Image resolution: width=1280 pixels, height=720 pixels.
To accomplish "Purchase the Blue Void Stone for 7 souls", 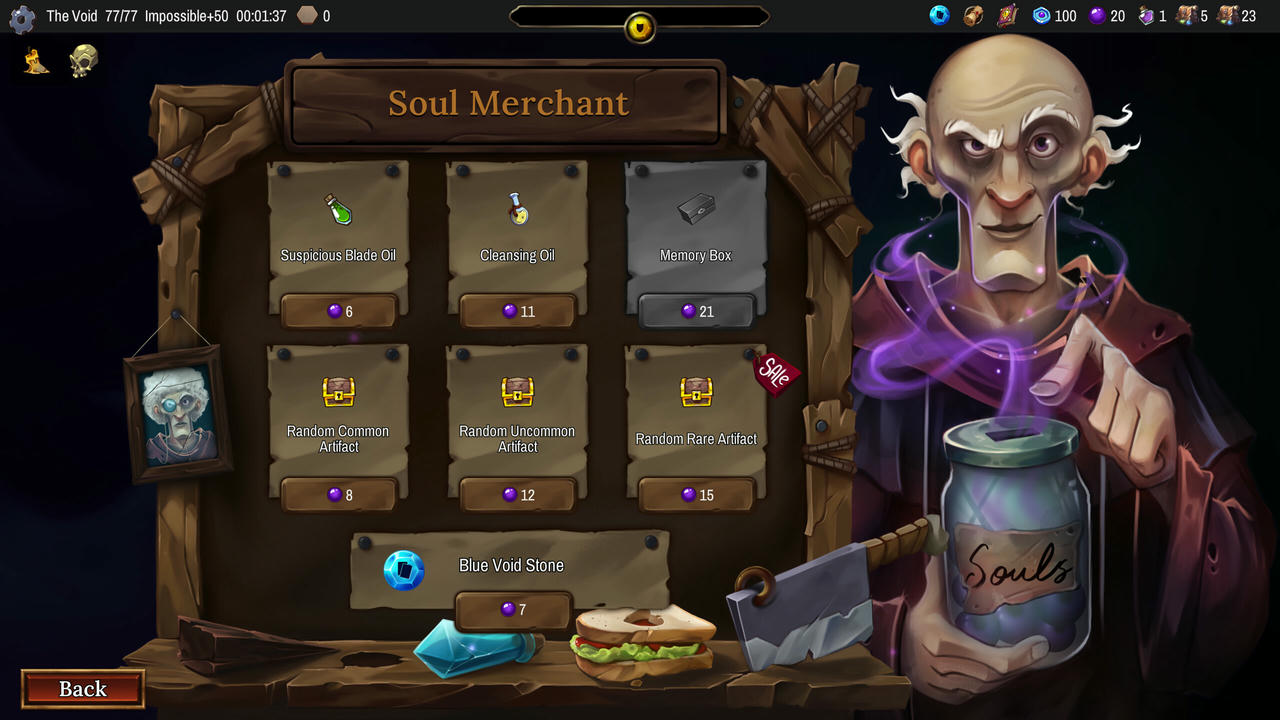I will [513, 610].
